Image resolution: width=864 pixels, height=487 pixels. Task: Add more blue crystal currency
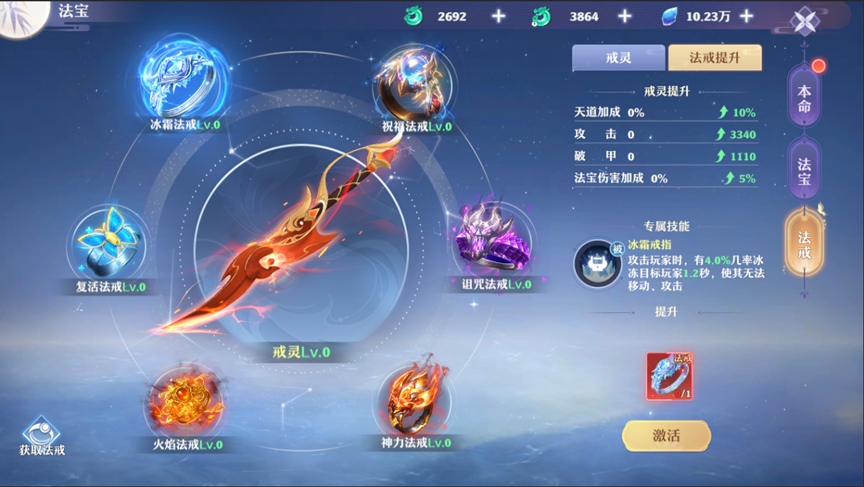click(x=746, y=16)
